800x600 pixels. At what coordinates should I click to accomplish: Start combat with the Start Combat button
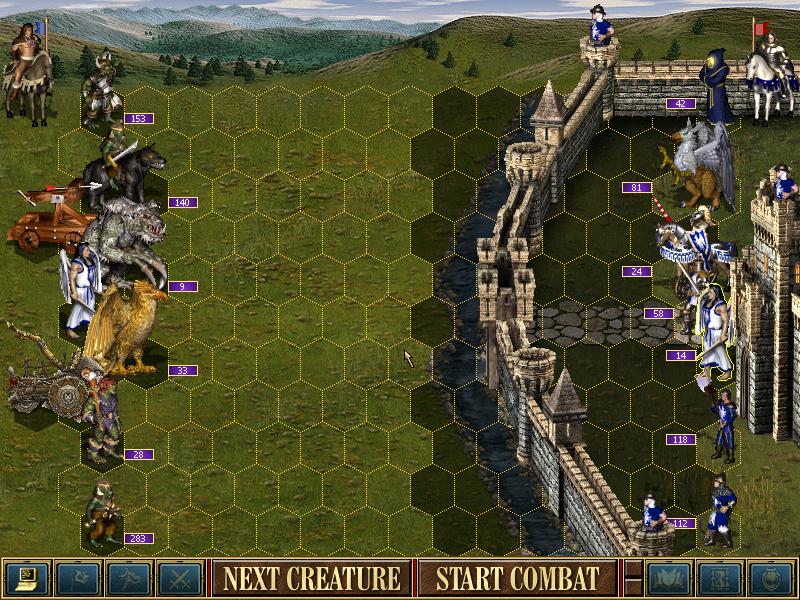click(x=517, y=578)
